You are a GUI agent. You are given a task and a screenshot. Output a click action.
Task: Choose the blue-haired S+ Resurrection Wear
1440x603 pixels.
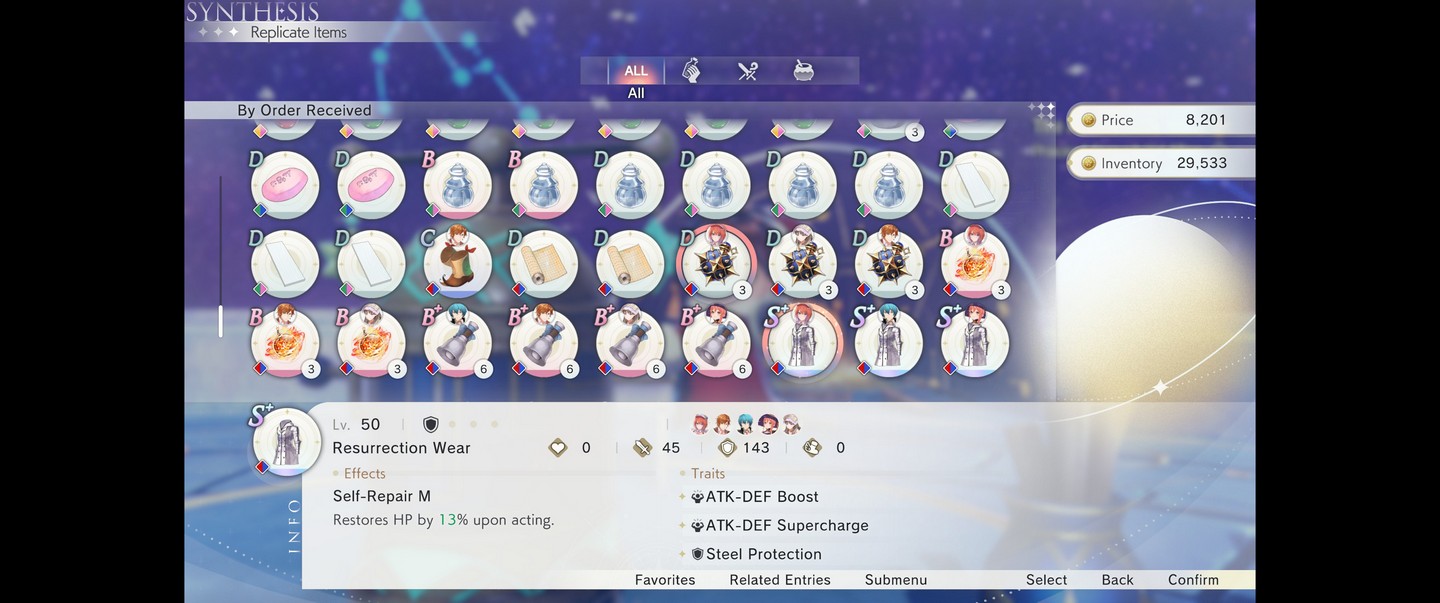888,342
